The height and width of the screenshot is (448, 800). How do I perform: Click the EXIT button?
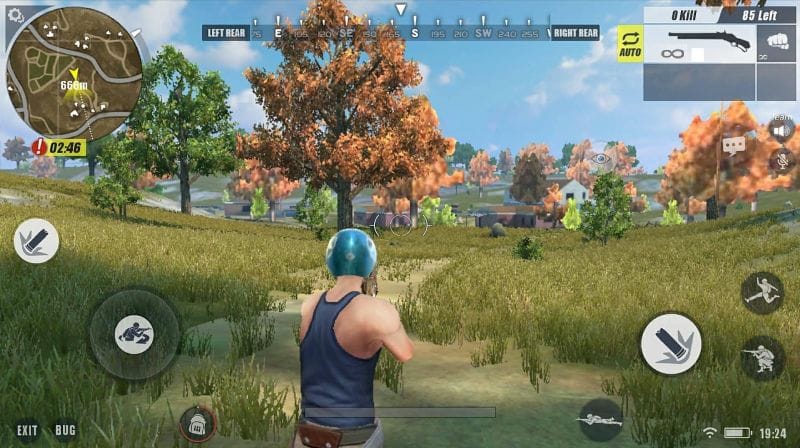tap(27, 431)
